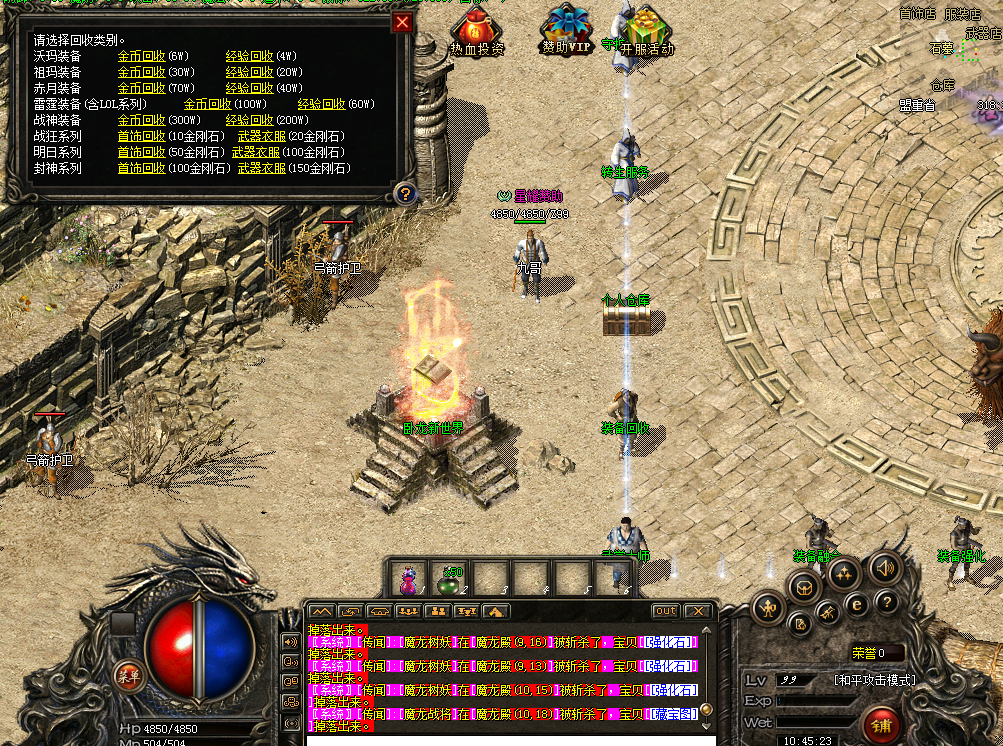Select 金币回收 for 赤月装备

click(142, 88)
